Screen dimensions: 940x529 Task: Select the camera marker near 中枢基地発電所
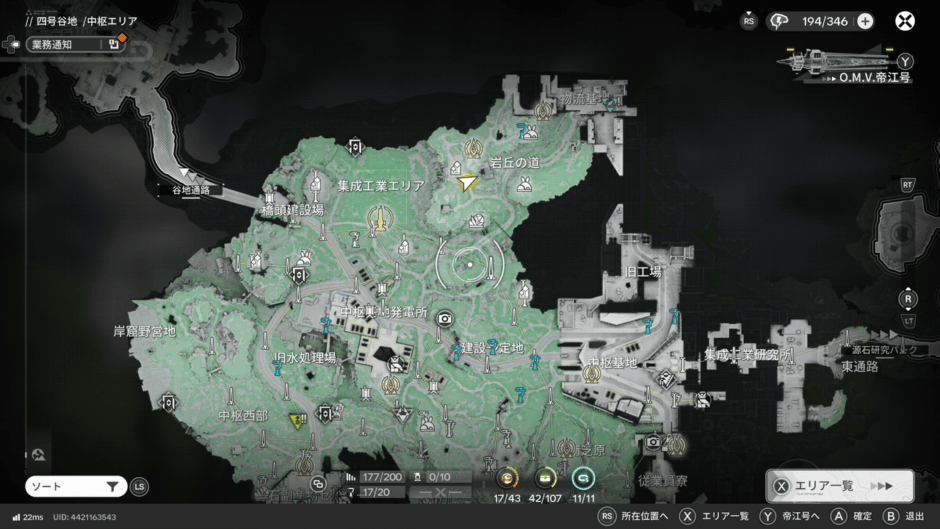(444, 318)
